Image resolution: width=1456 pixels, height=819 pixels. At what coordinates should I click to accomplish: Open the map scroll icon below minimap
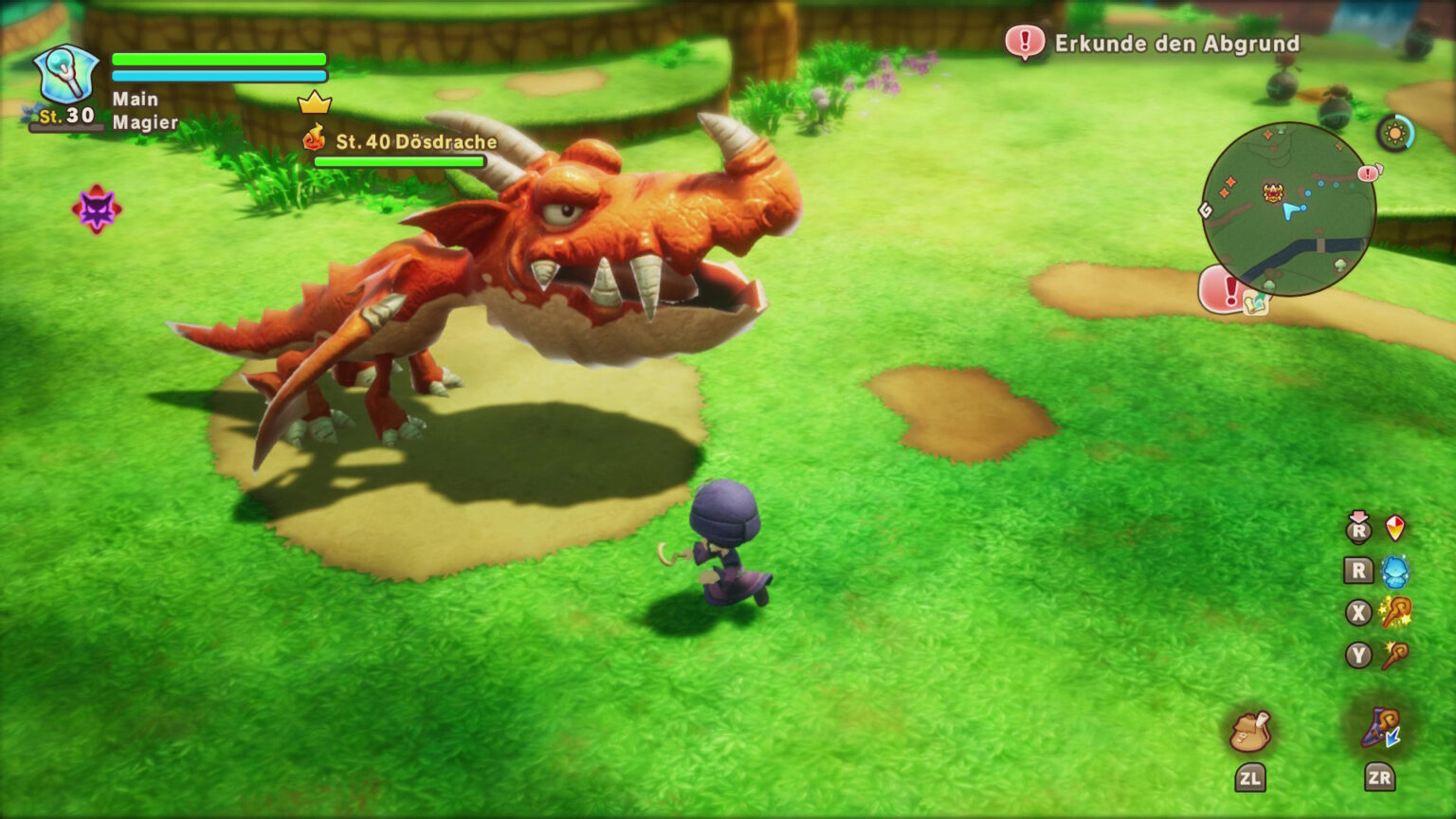click(x=1257, y=304)
